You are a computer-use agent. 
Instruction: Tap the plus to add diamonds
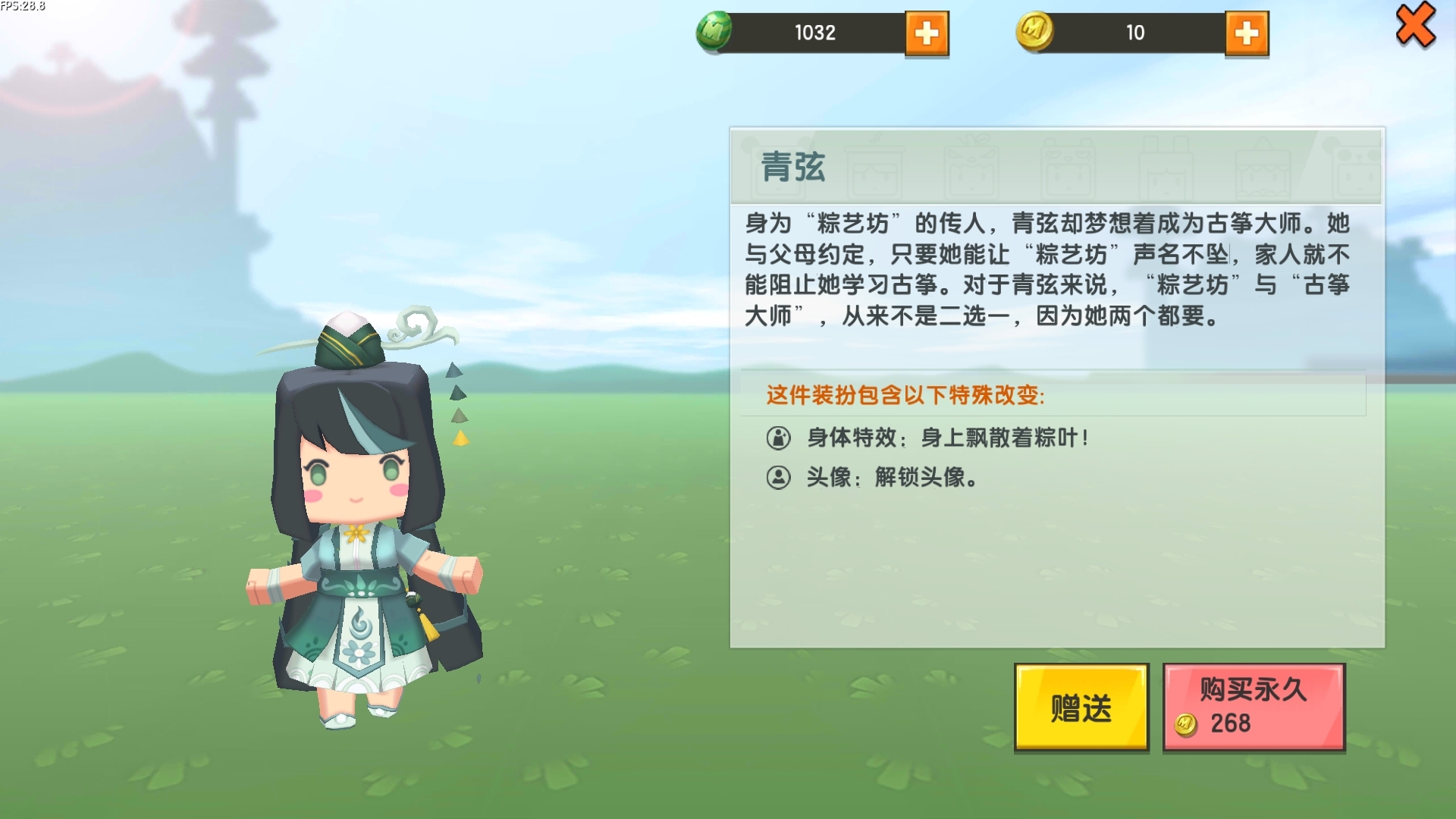coord(928,34)
